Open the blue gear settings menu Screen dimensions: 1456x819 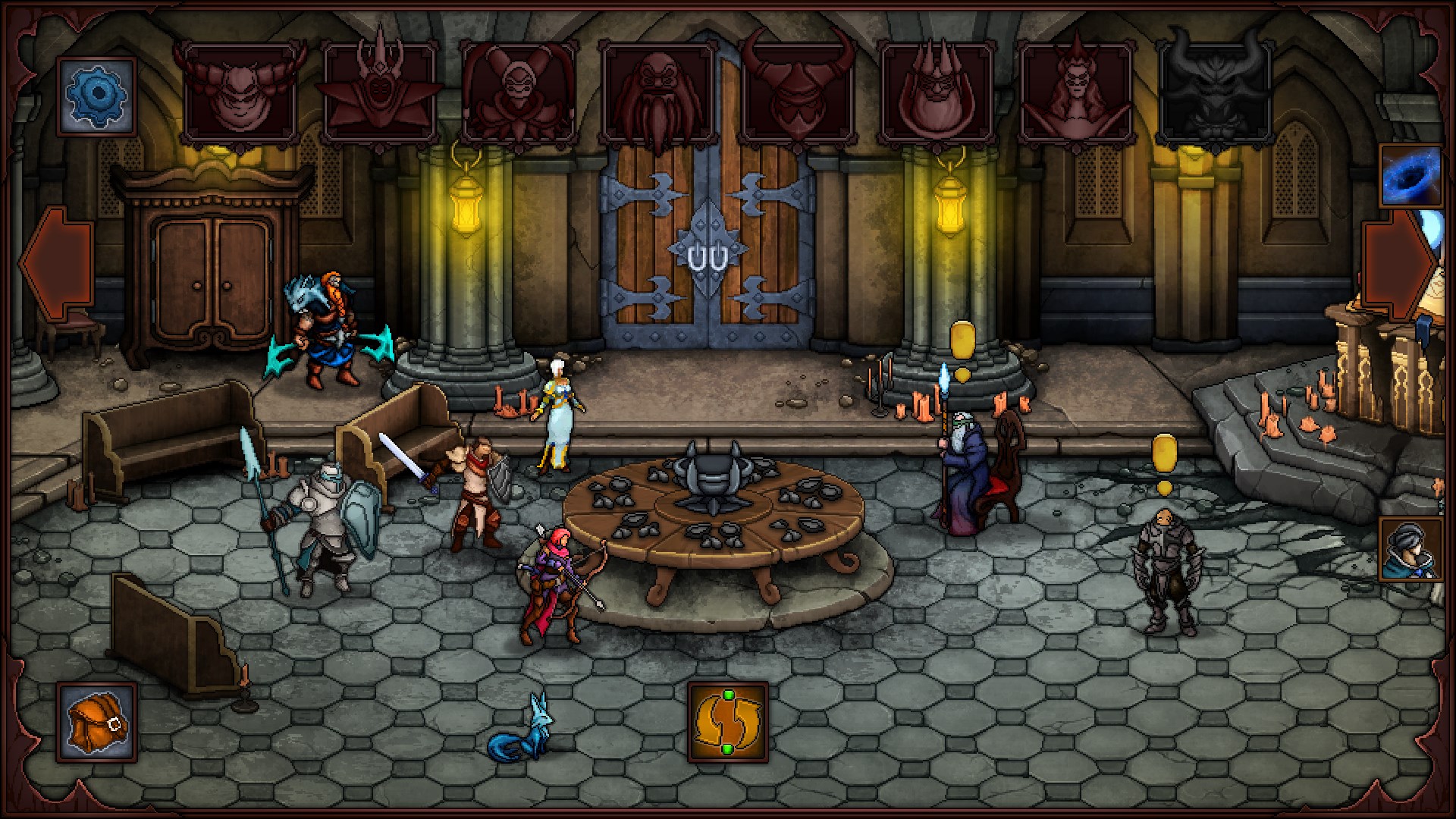pyautogui.click(x=96, y=96)
